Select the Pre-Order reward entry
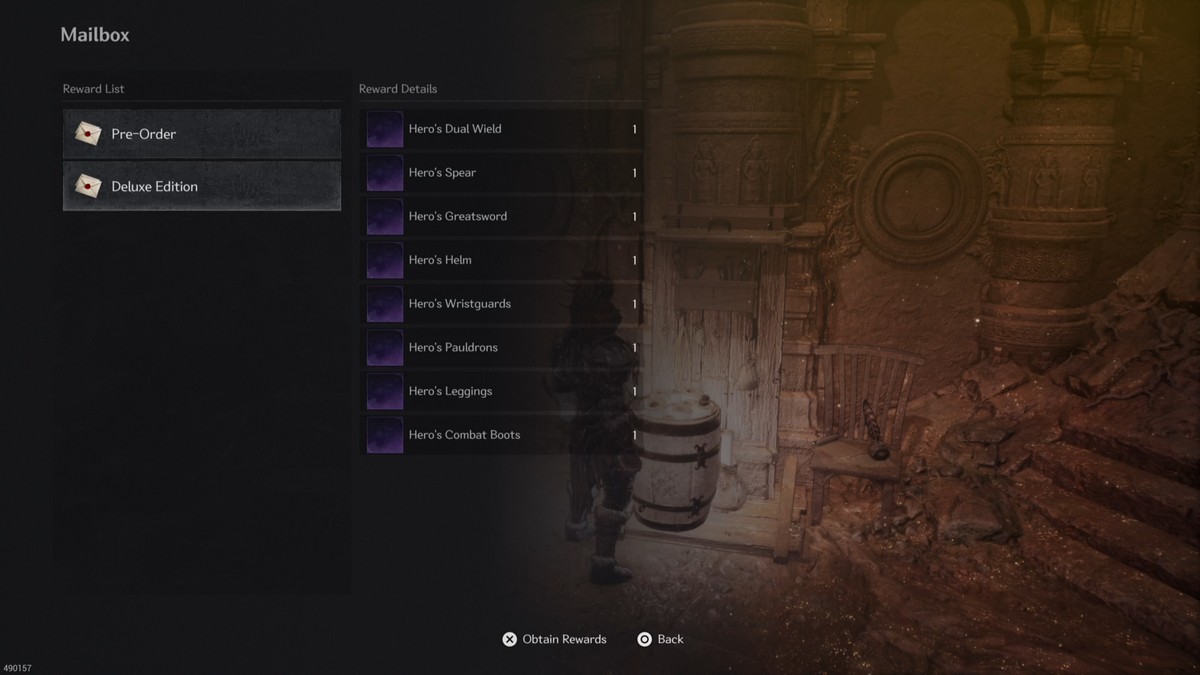 pyautogui.click(x=201, y=134)
